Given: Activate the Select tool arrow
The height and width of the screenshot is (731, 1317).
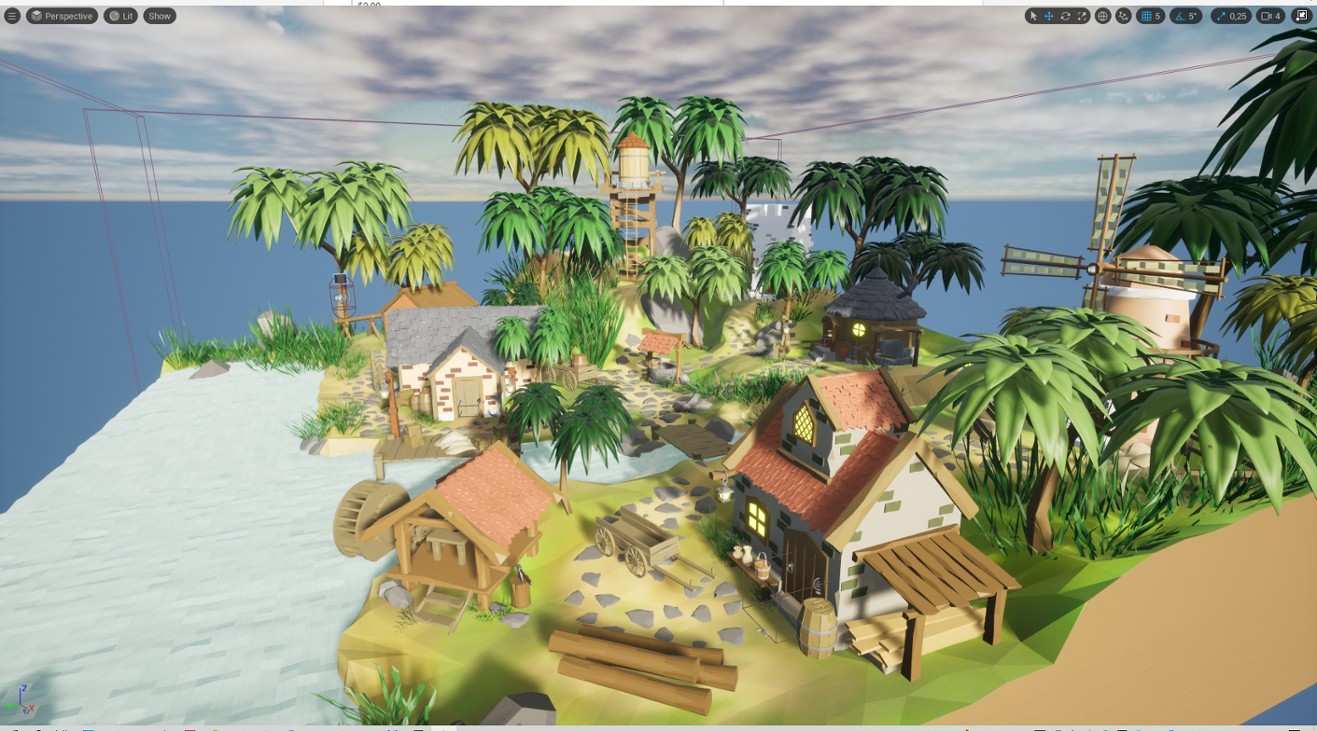Looking at the screenshot, I should 1033,15.
